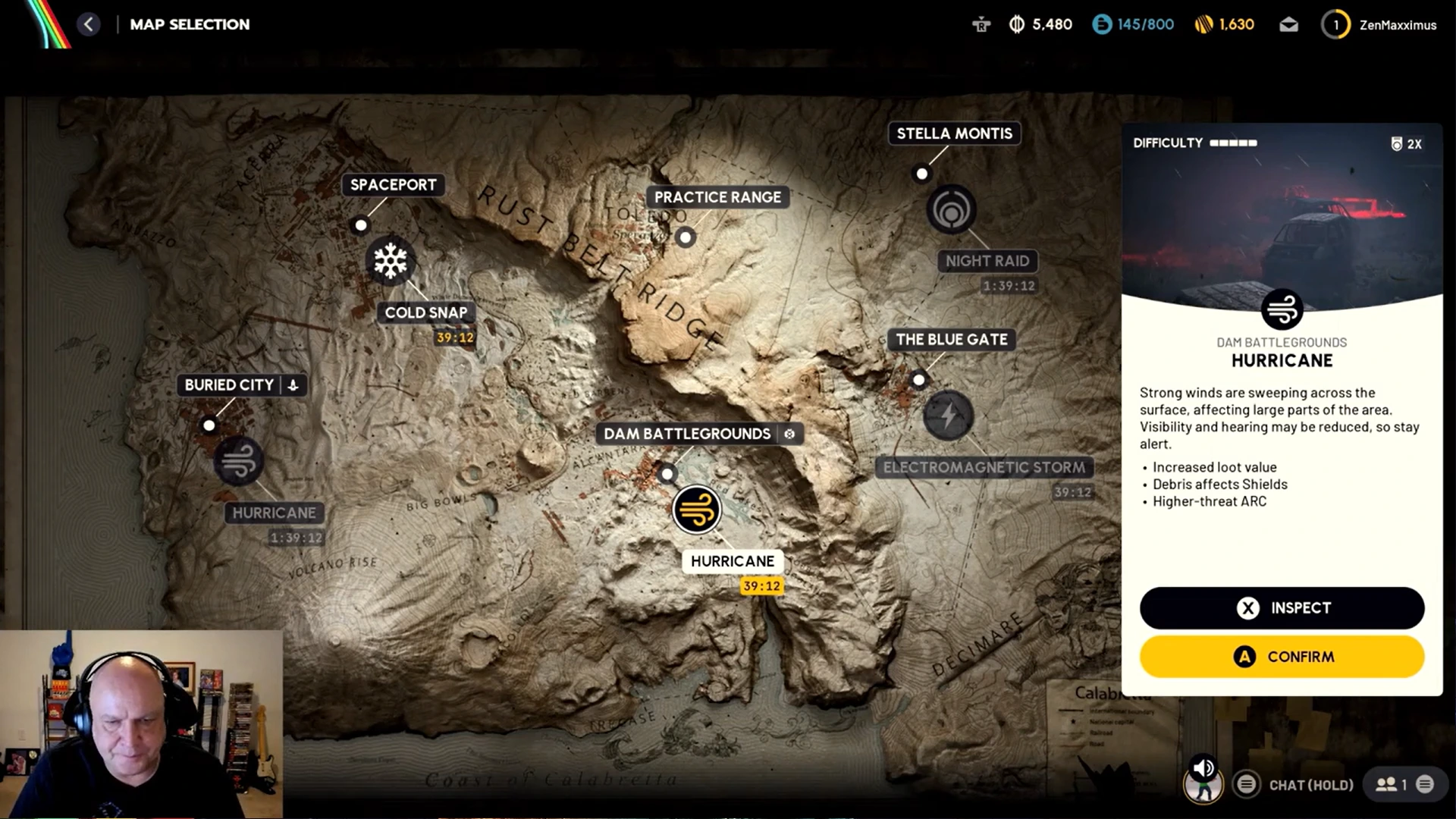Viewport: 1456px width, 819px height.
Task: Choose the Electromagnetic Storm lightning icon
Action: (x=948, y=416)
